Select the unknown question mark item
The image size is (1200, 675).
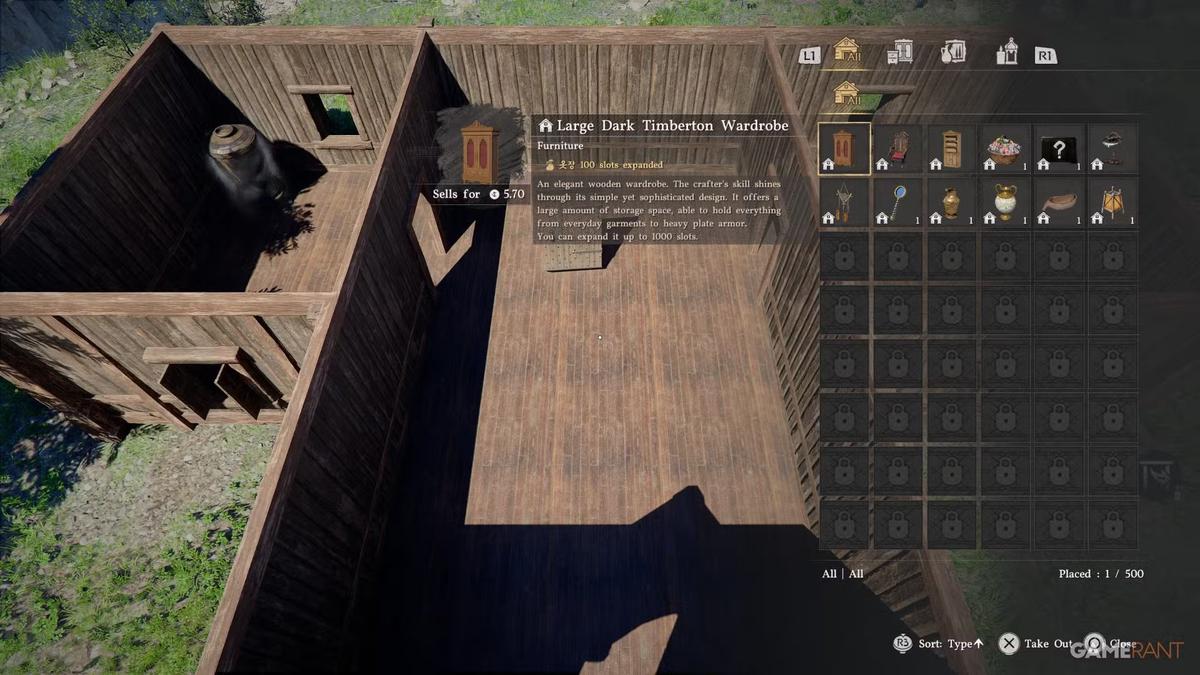tap(1058, 148)
